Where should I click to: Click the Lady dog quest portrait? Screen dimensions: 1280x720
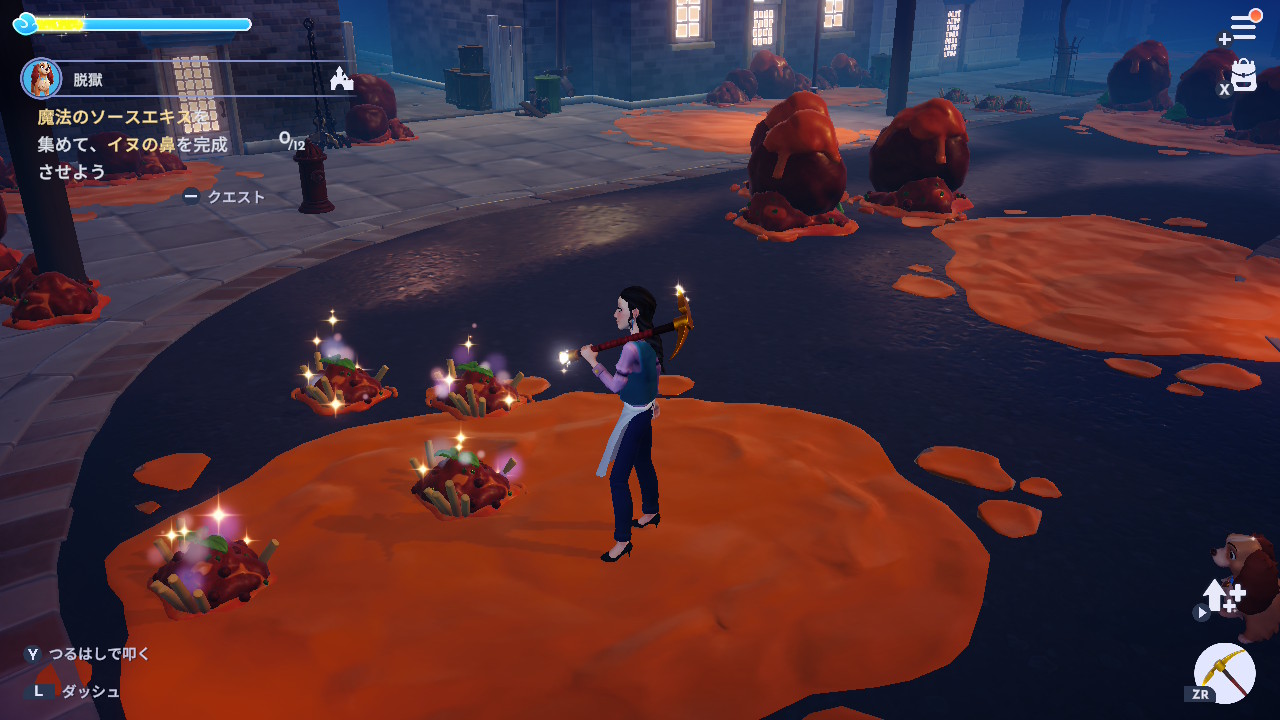point(41,78)
